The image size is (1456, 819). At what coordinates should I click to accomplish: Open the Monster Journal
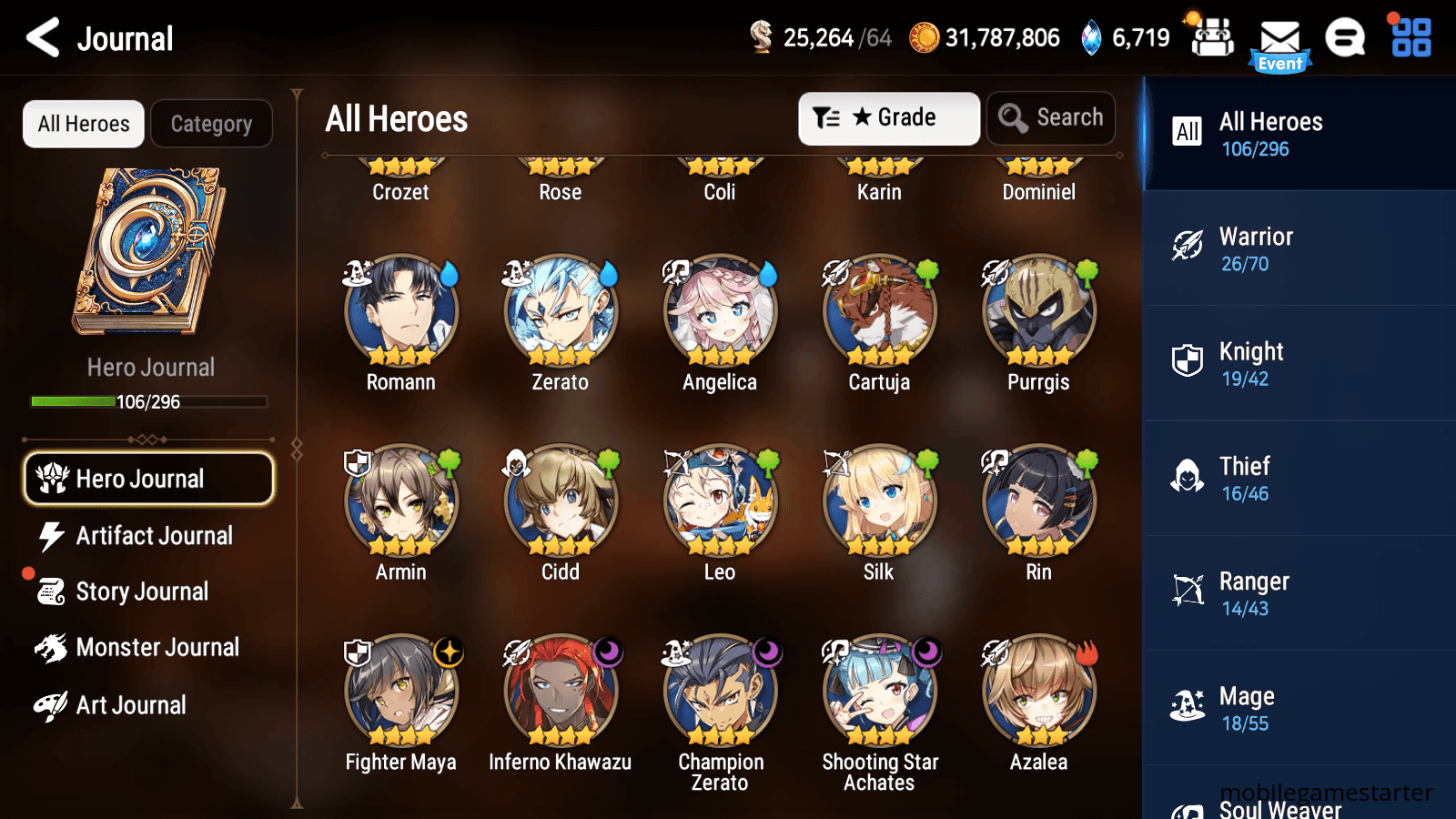tap(157, 648)
